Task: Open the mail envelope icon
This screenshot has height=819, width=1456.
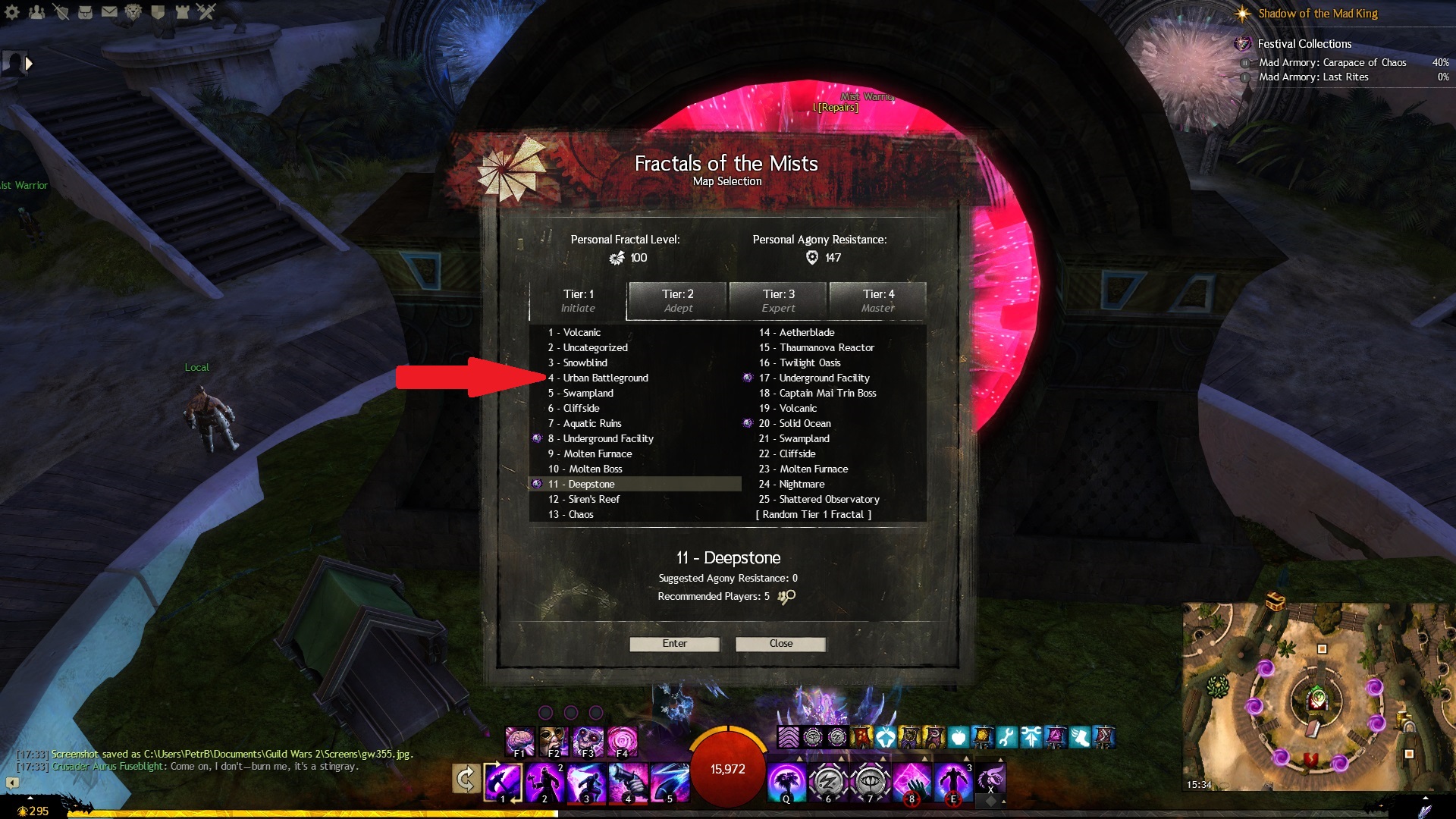Action: tap(109, 11)
